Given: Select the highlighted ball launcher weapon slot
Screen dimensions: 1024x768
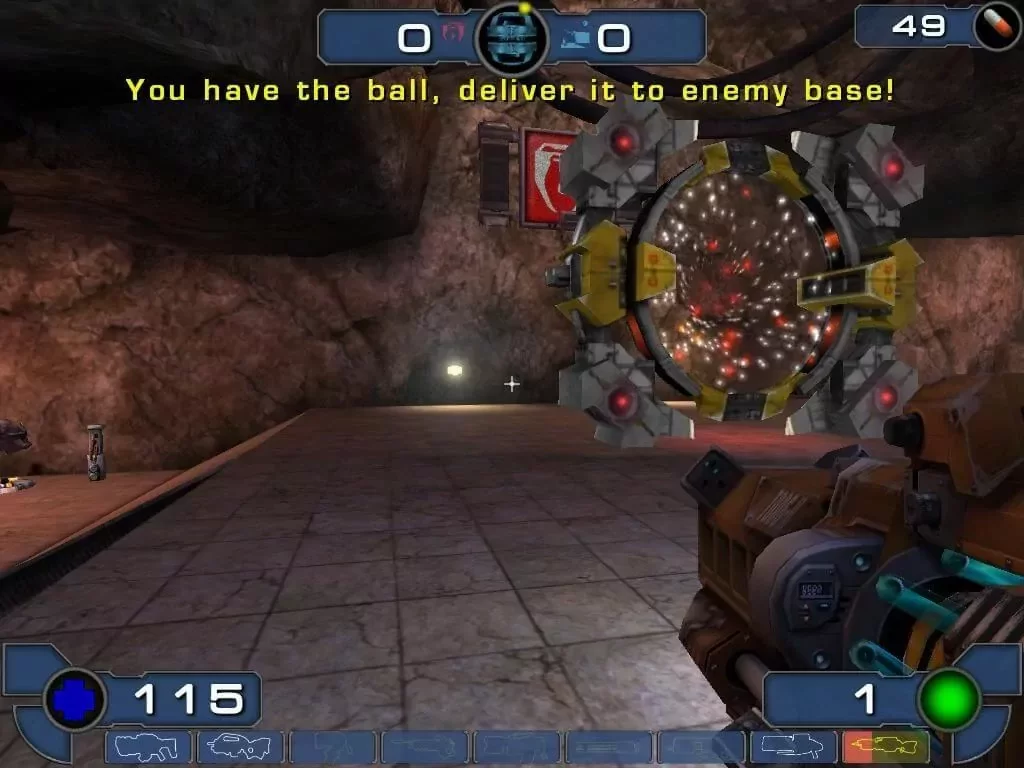Looking at the screenshot, I should (x=885, y=747).
